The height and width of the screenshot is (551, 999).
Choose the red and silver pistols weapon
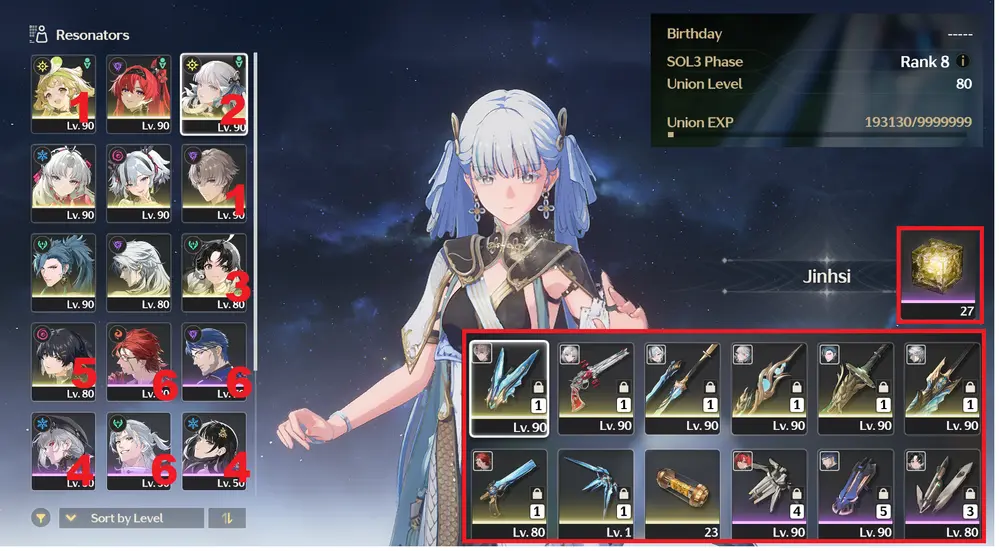coord(596,387)
